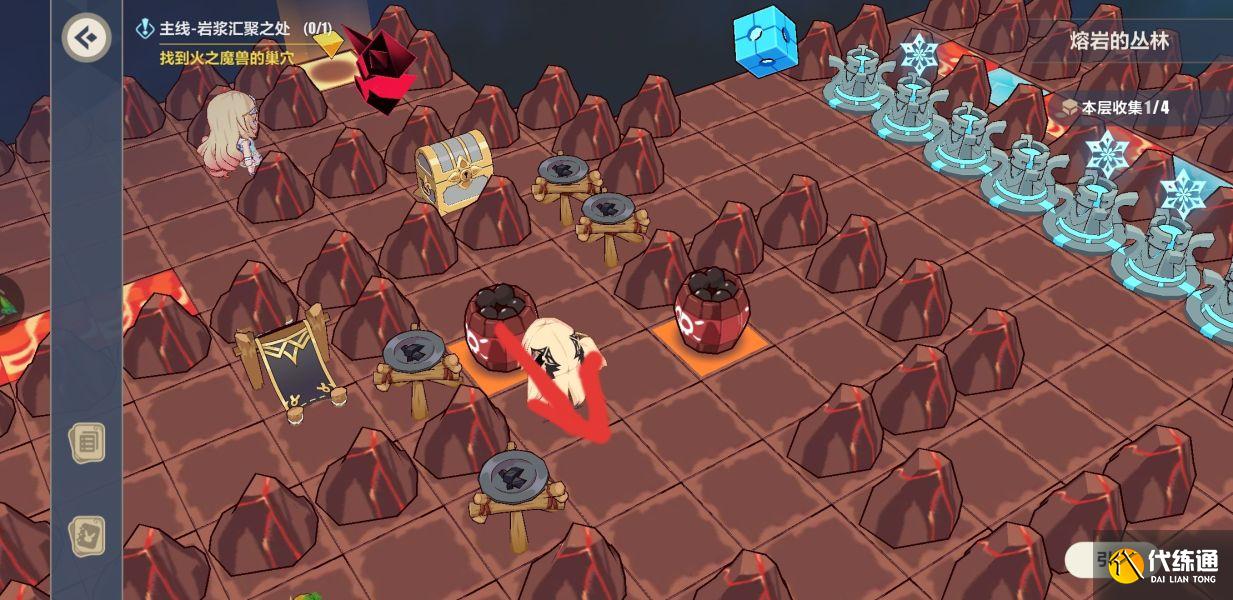Open the bird card icon on sidebar

pyautogui.click(x=87, y=537)
